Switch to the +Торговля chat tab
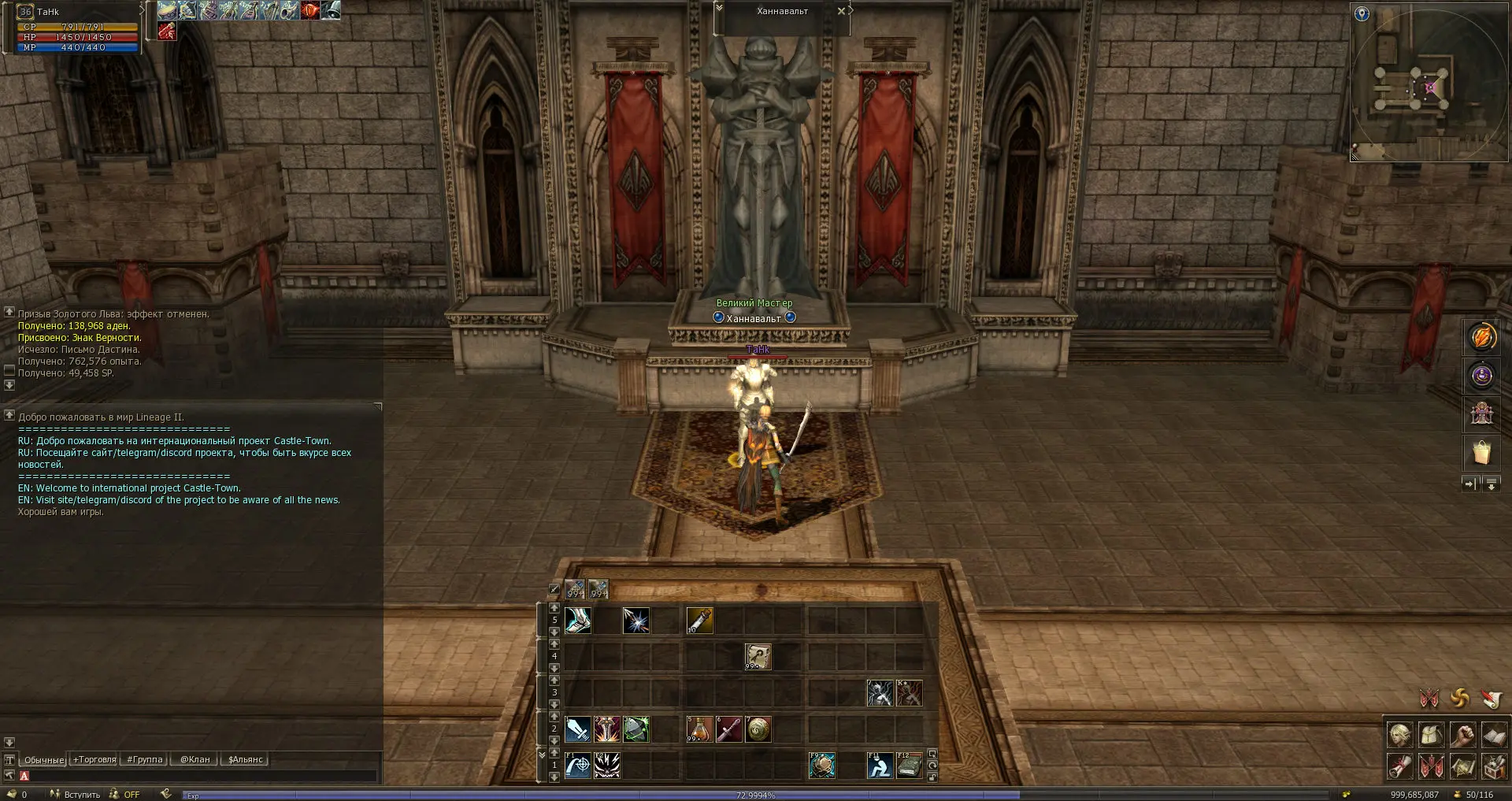The image size is (1512, 801). point(94,759)
